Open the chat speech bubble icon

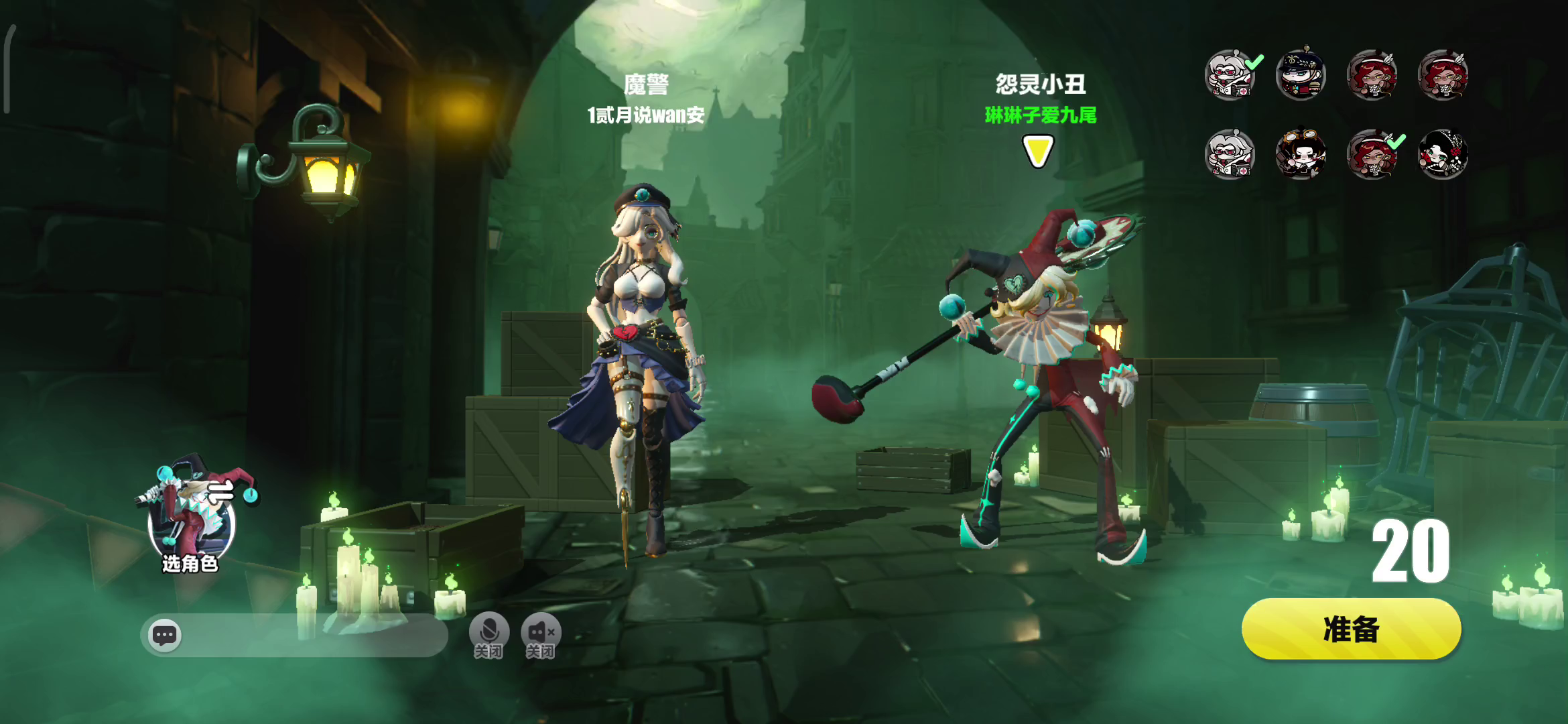click(165, 634)
